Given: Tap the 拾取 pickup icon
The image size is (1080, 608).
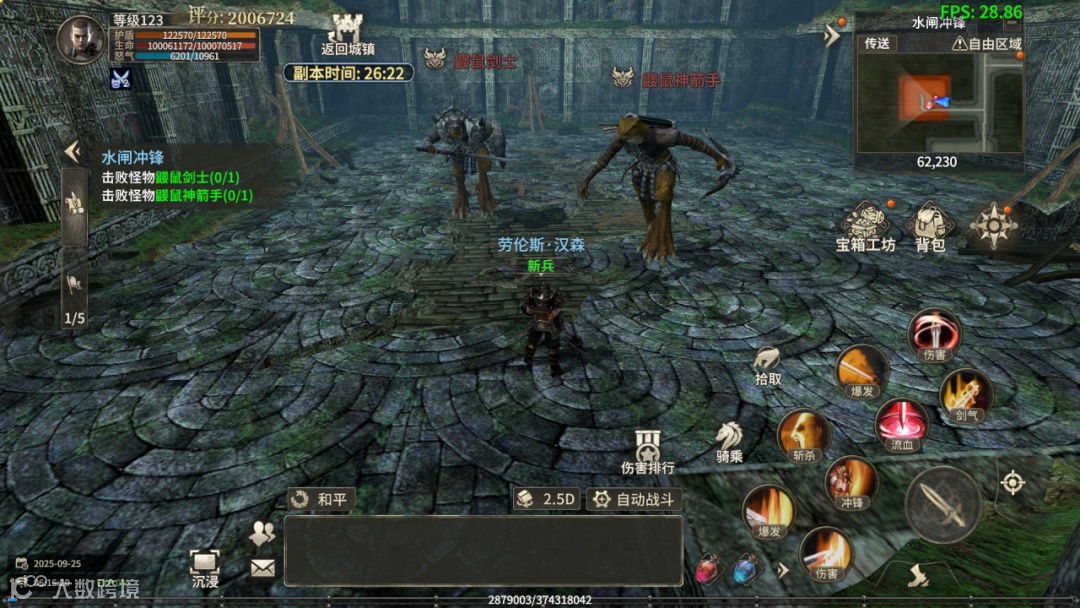Looking at the screenshot, I should click(x=768, y=362).
